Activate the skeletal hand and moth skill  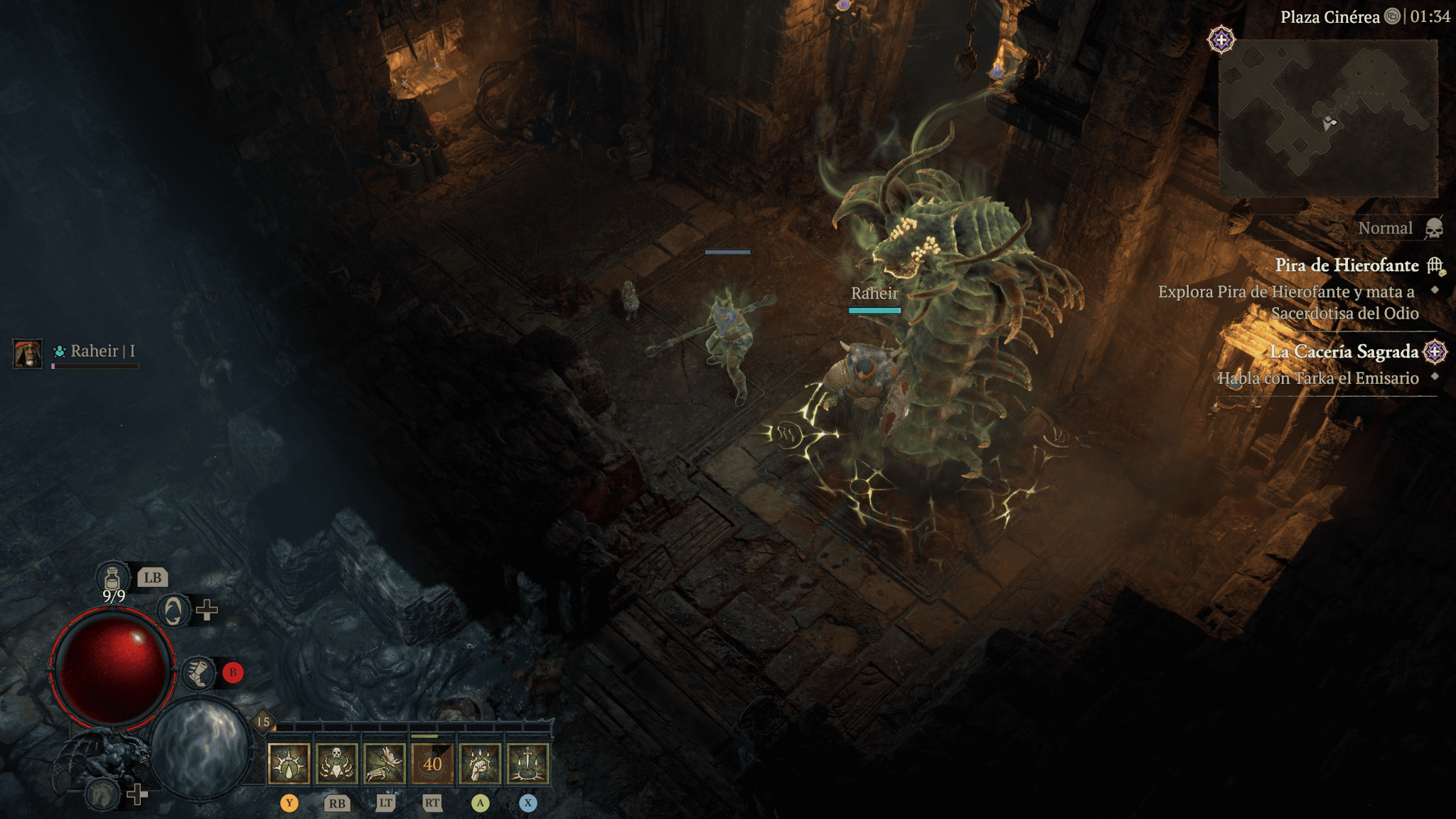385,764
